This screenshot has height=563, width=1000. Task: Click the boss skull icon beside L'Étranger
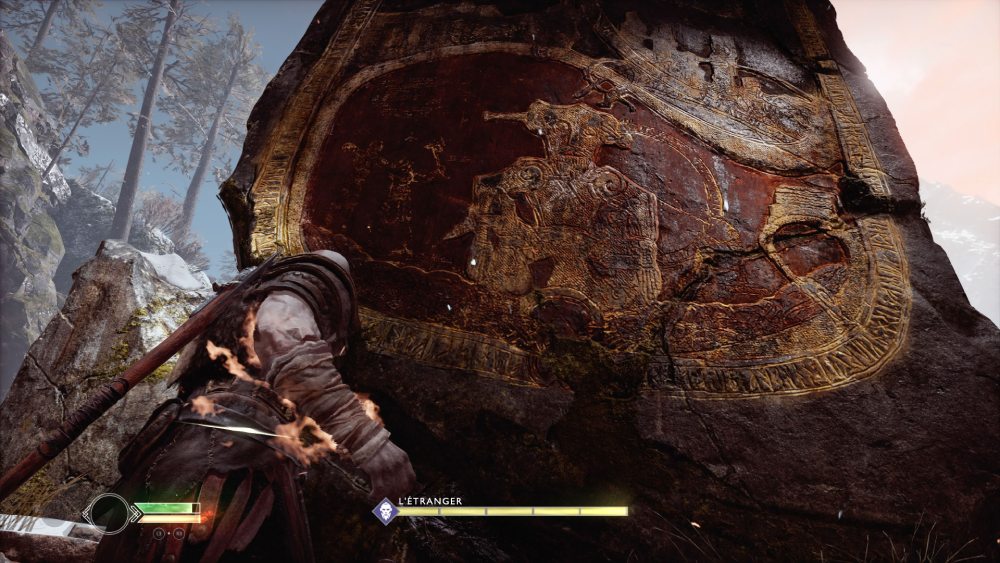385,511
